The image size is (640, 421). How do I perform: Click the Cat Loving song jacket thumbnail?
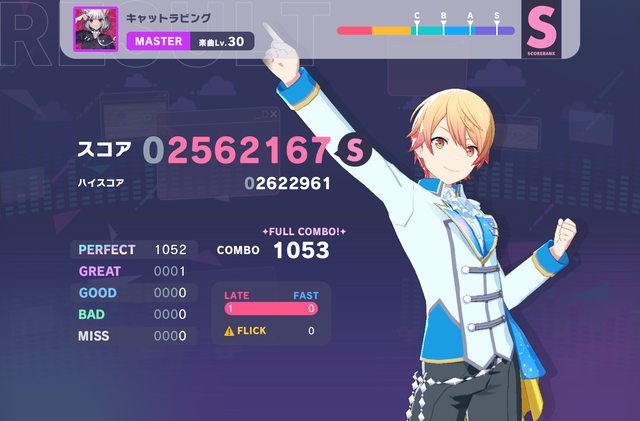(x=96, y=29)
